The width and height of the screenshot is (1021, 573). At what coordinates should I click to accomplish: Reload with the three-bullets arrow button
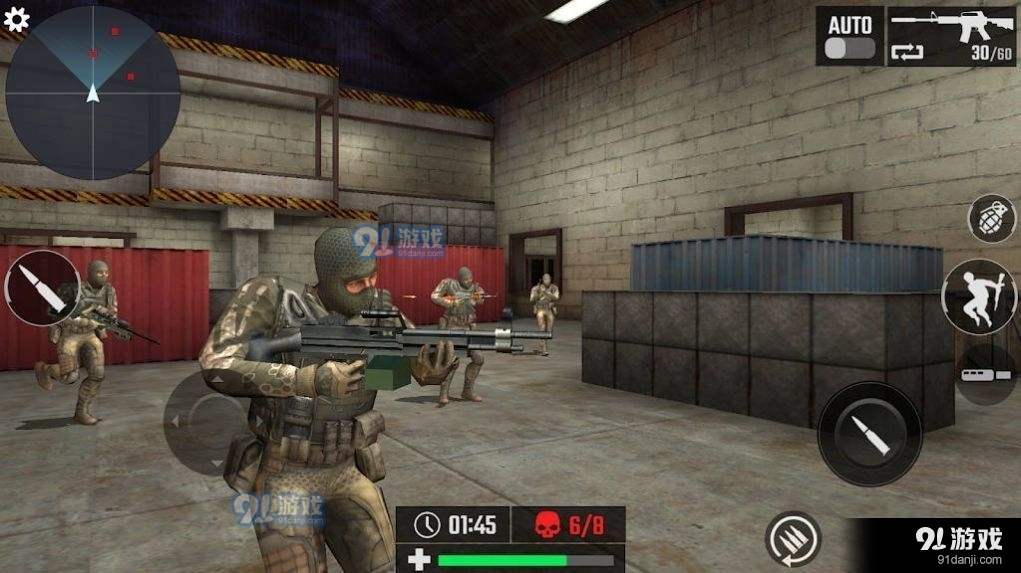793,539
